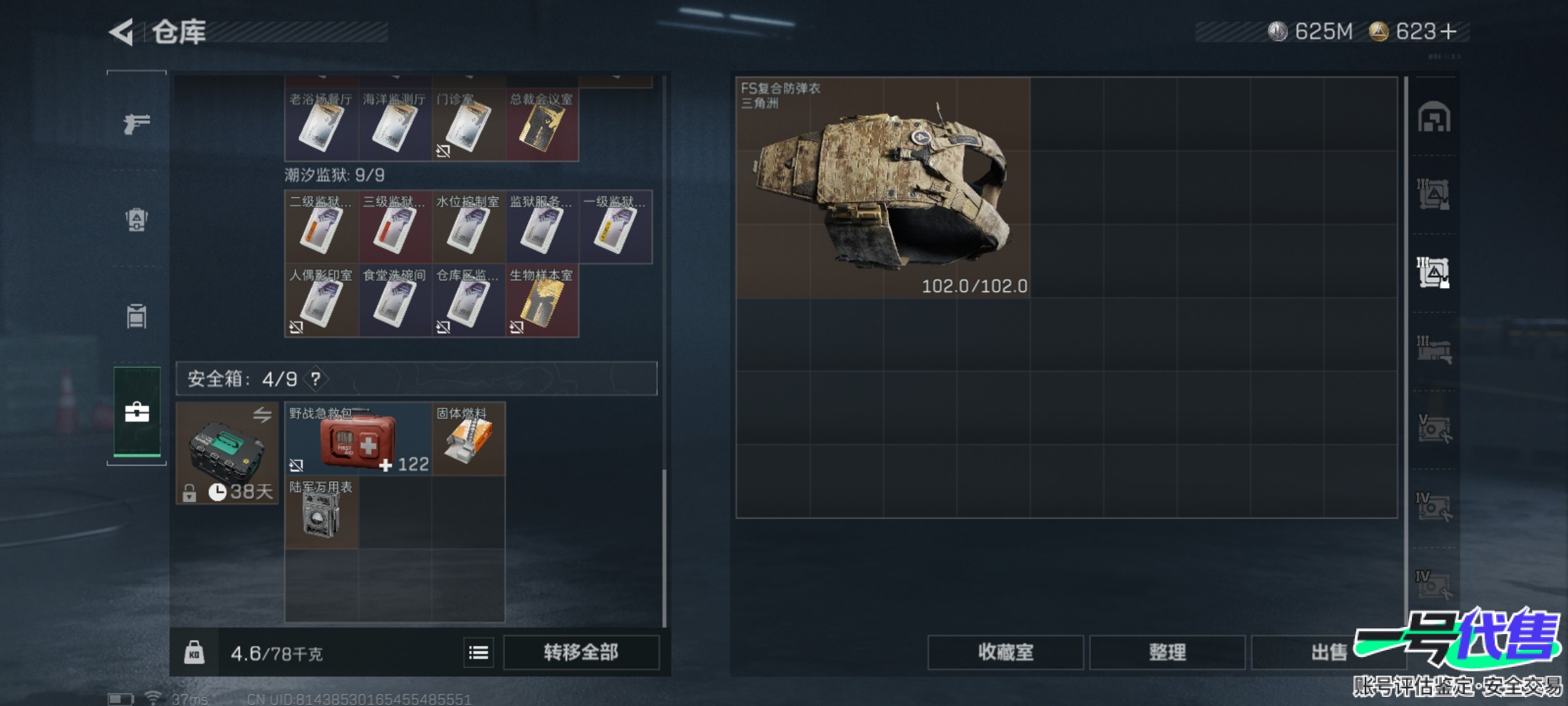
Task: Select the 水位控制室 key card
Action: point(468,227)
